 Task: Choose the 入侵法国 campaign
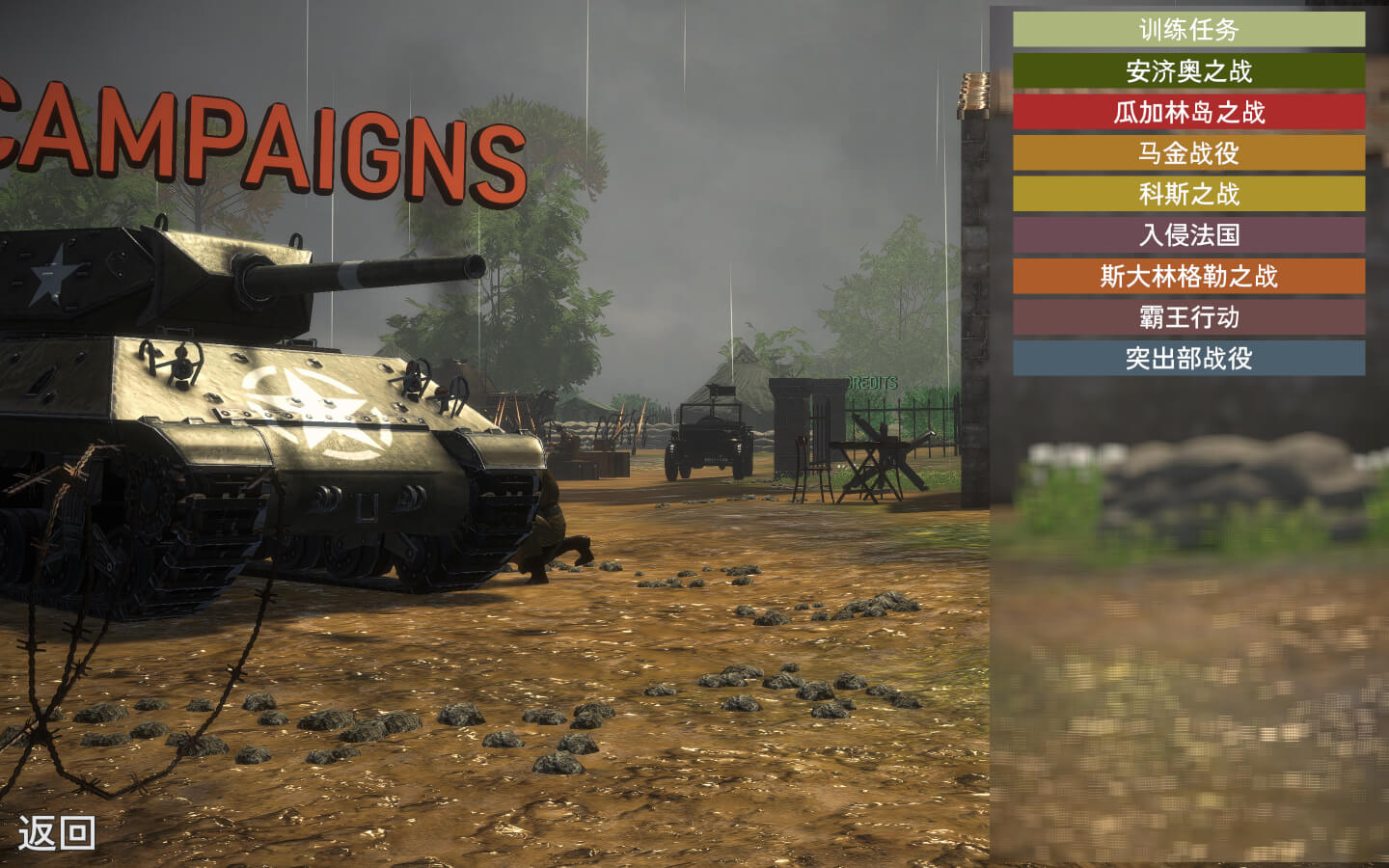[x=1188, y=235]
